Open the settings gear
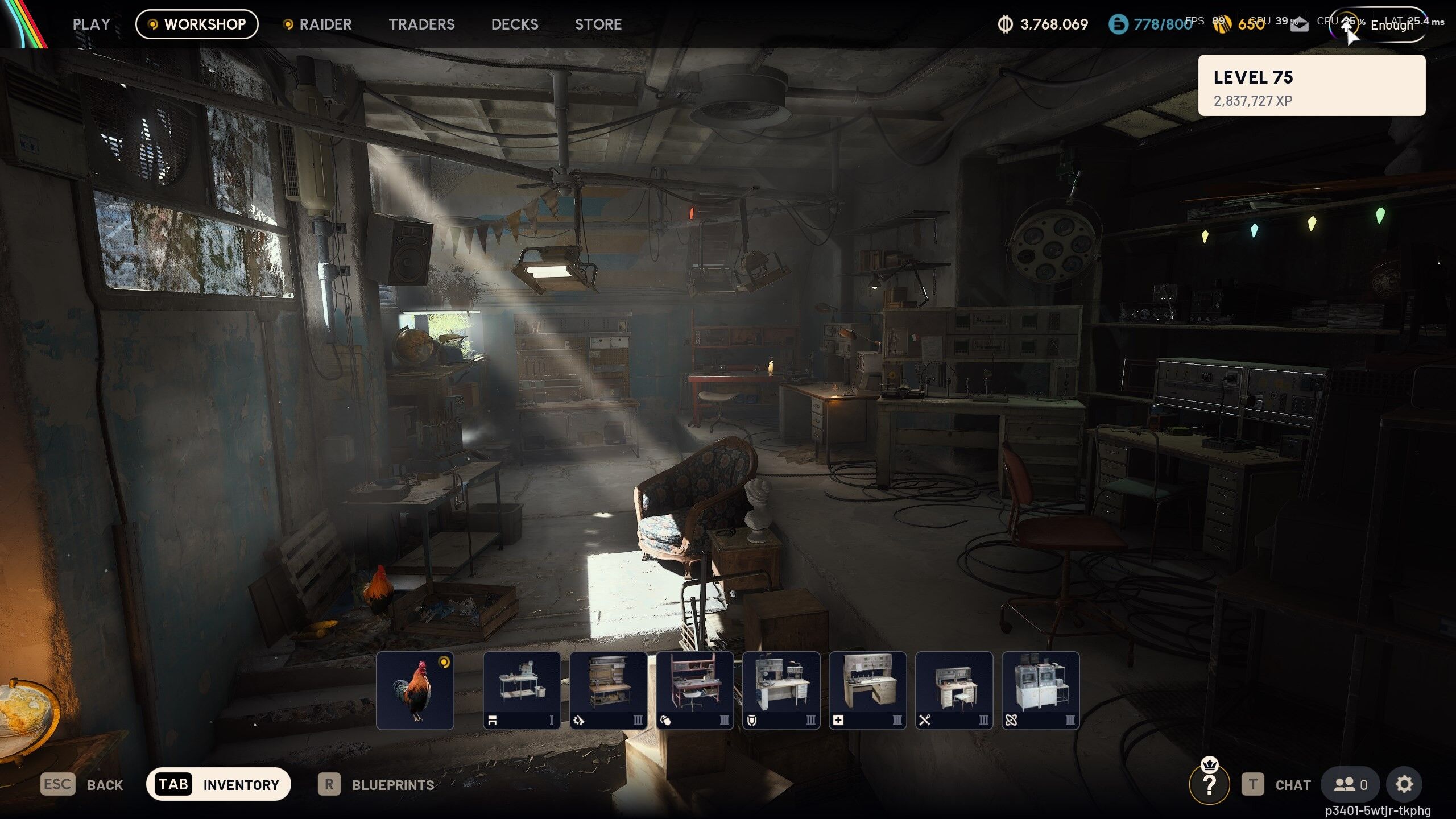 (x=1404, y=785)
